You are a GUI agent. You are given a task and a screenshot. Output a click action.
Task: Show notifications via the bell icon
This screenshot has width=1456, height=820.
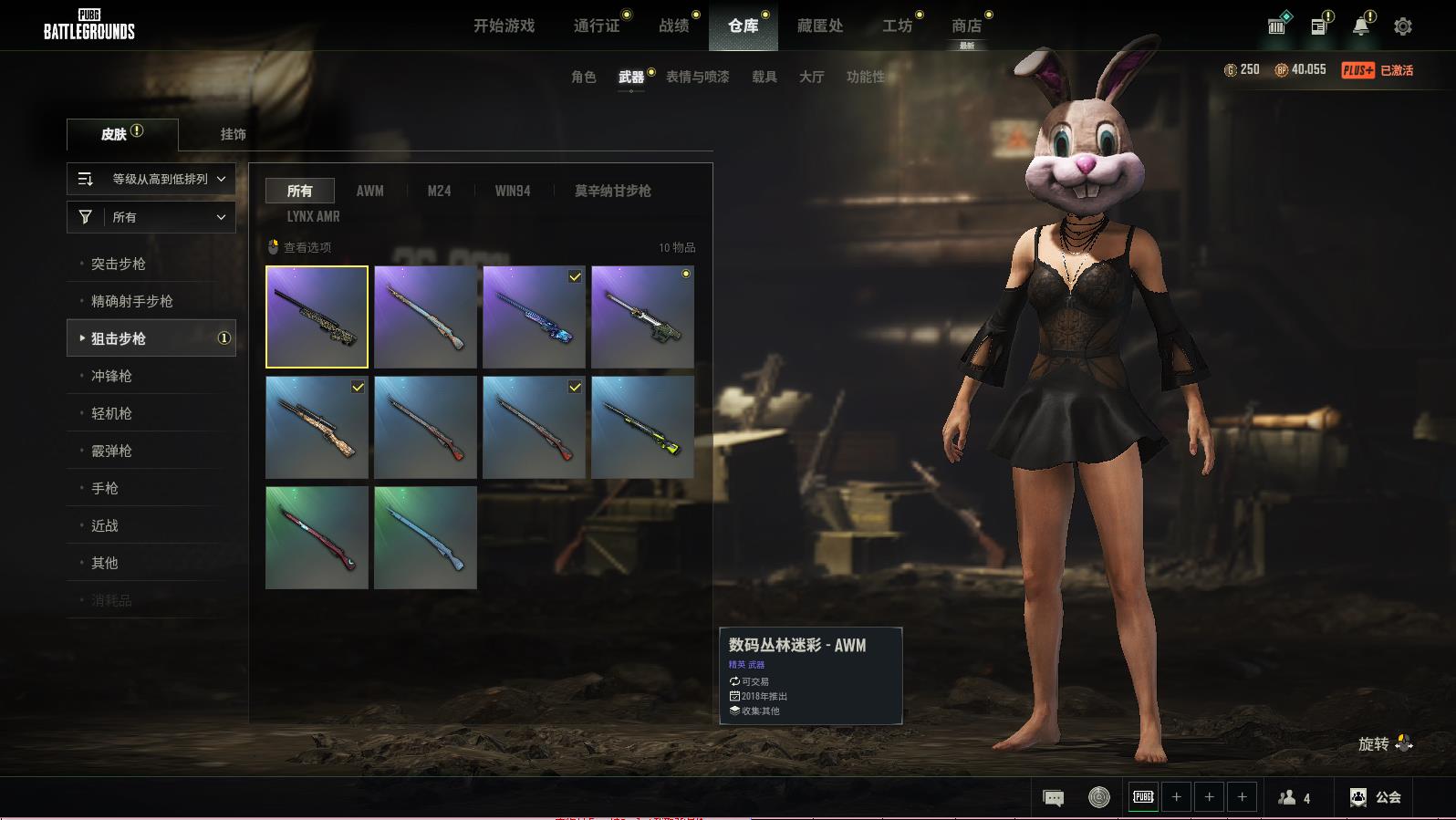pos(1360,26)
